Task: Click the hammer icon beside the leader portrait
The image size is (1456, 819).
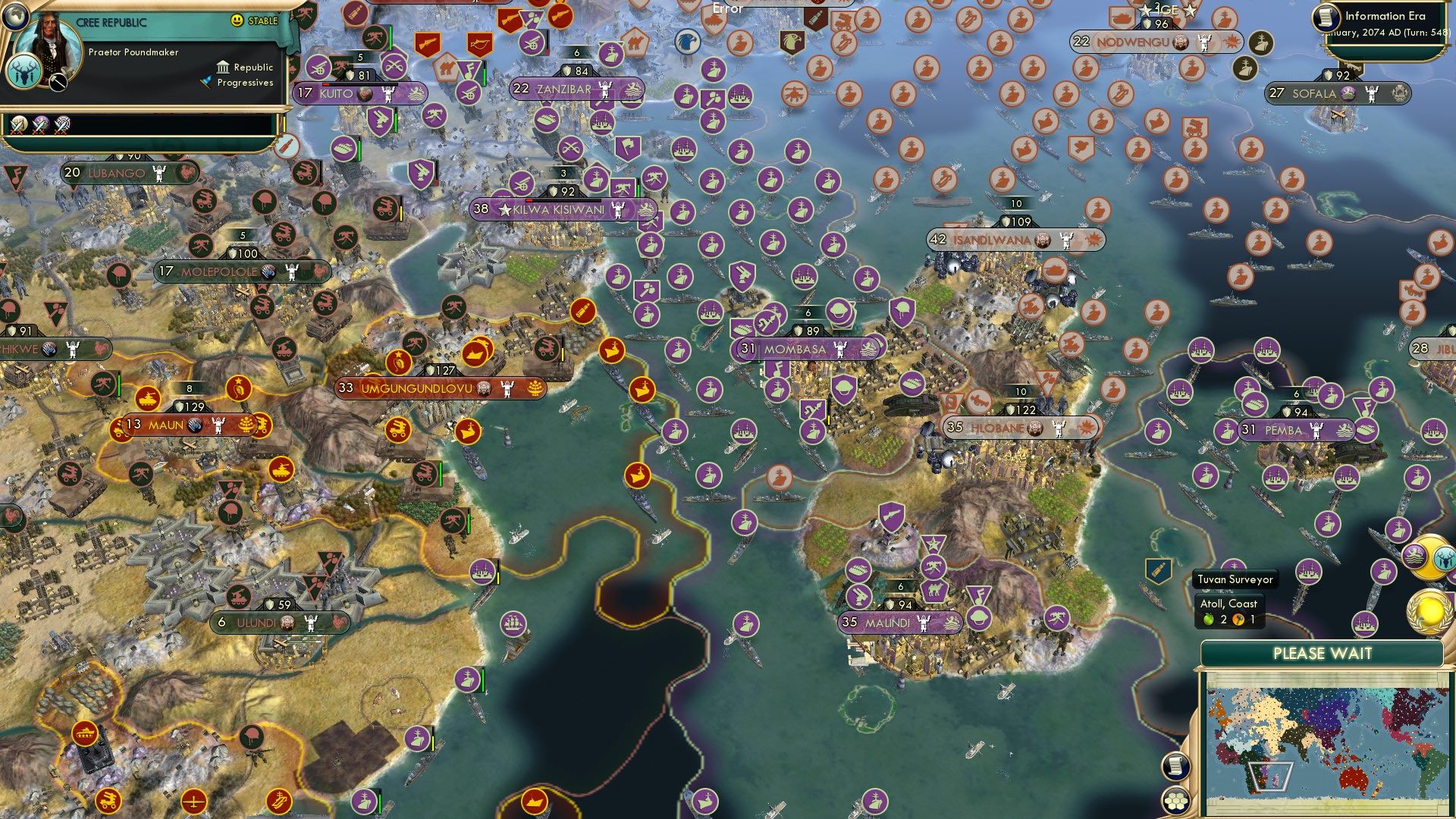Action: [x=58, y=83]
